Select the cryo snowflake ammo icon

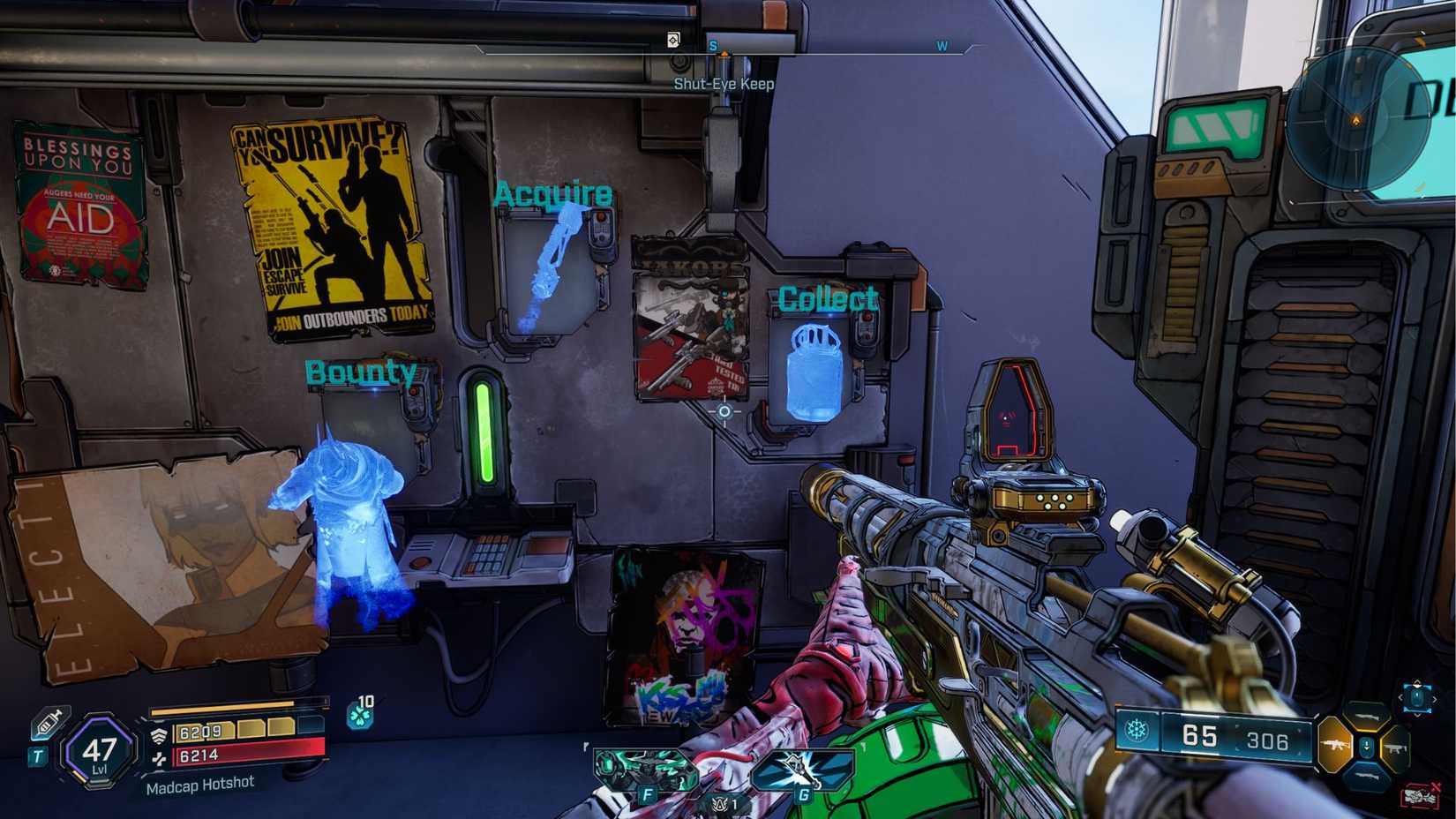[x=1137, y=728]
